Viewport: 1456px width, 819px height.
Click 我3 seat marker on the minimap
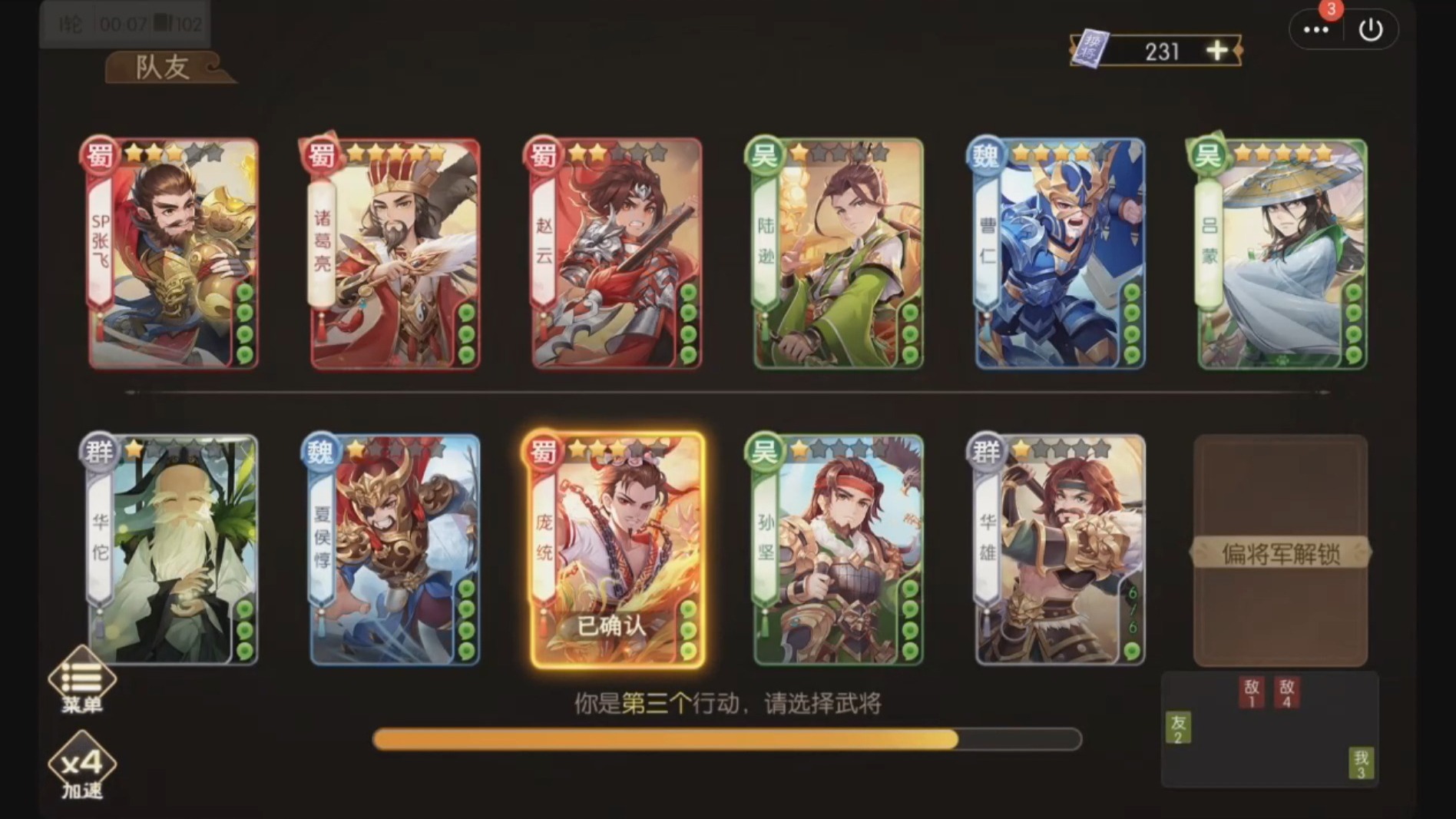[x=1361, y=760]
